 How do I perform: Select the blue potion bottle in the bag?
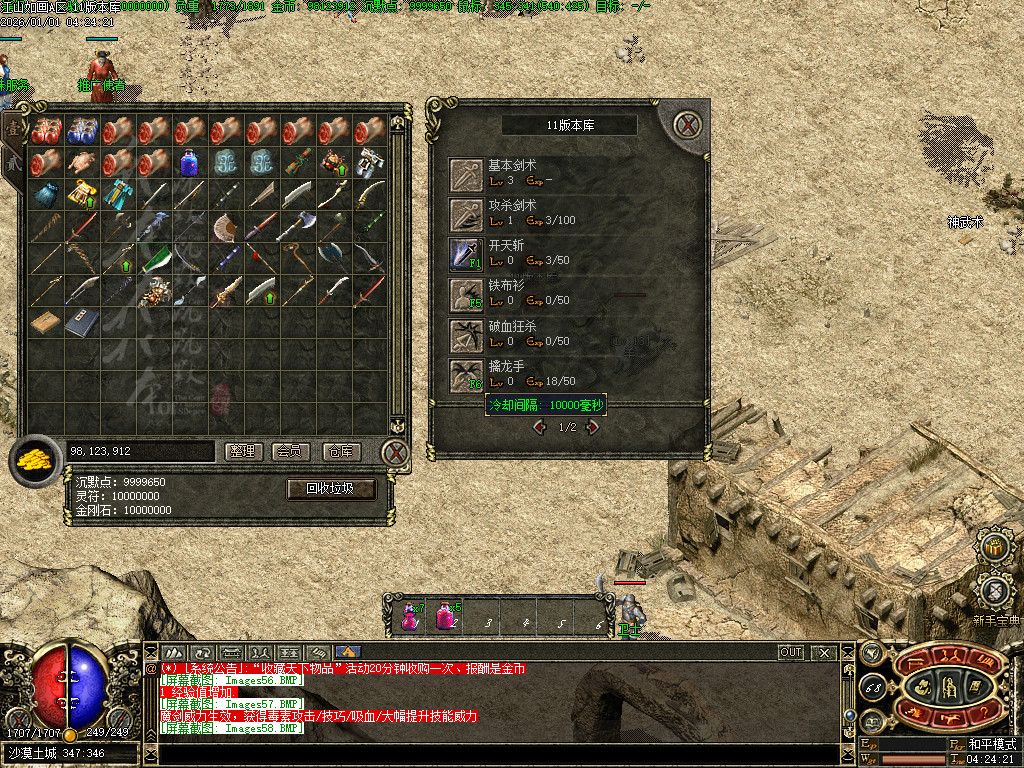(189, 161)
